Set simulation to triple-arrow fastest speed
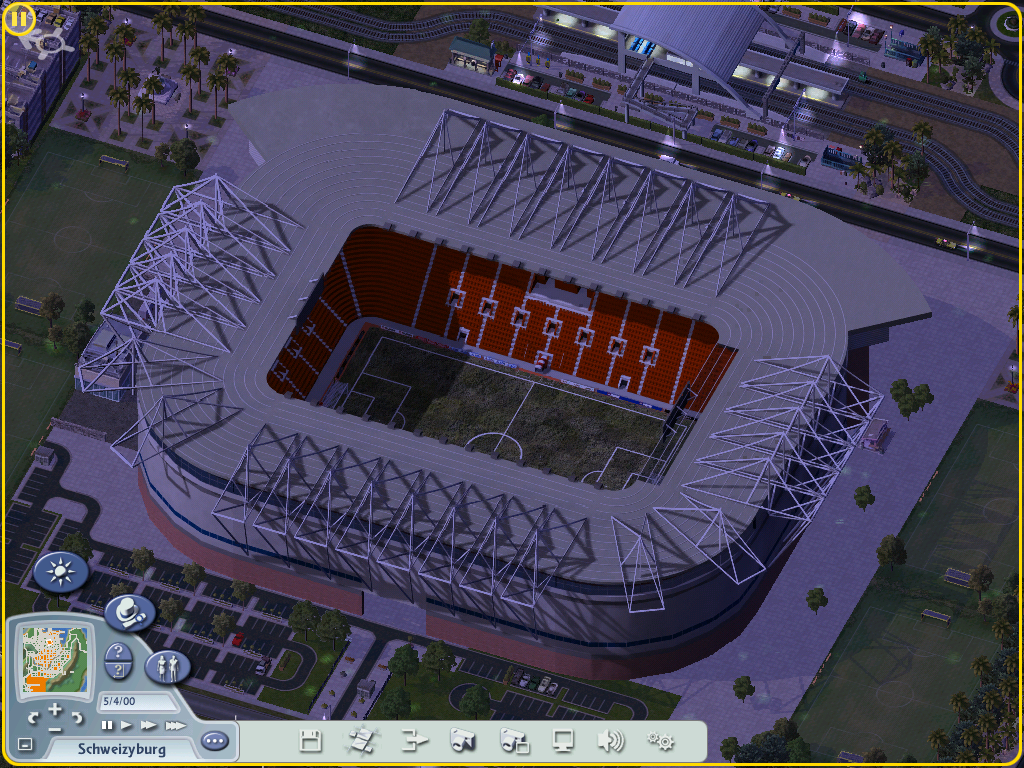Image resolution: width=1024 pixels, height=768 pixels. point(174,725)
